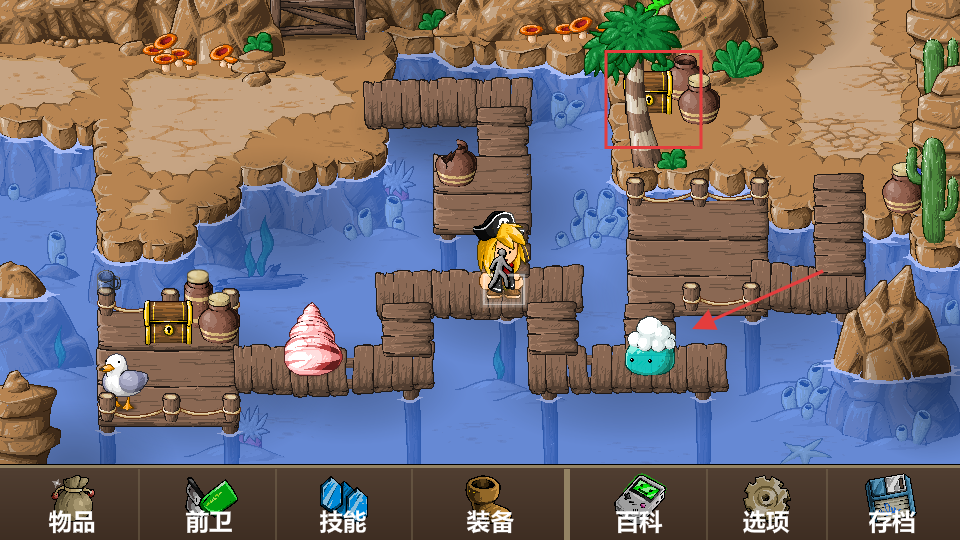
Task: Open the 前卫 party menu
Action: point(208,504)
